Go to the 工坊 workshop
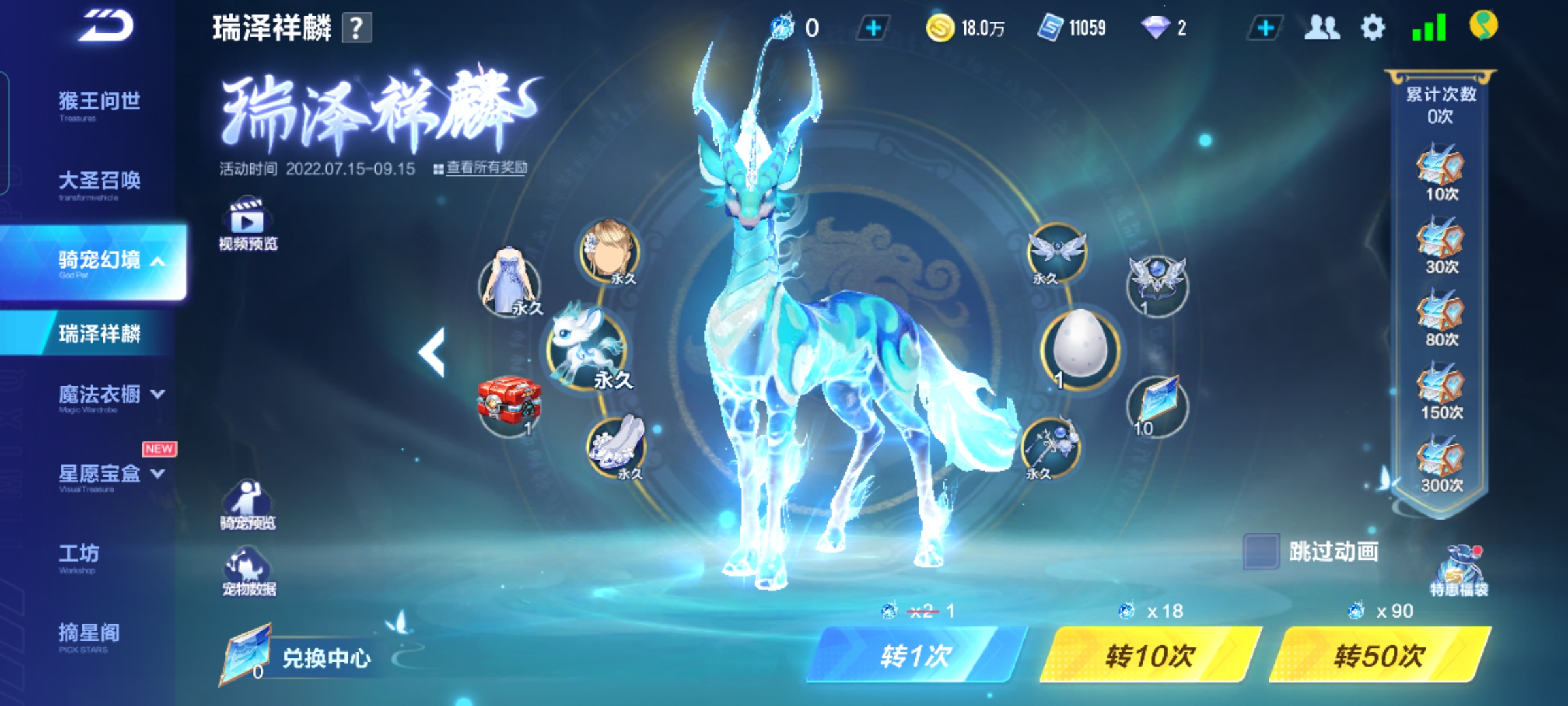Image resolution: width=1568 pixels, height=706 pixels. [x=80, y=556]
